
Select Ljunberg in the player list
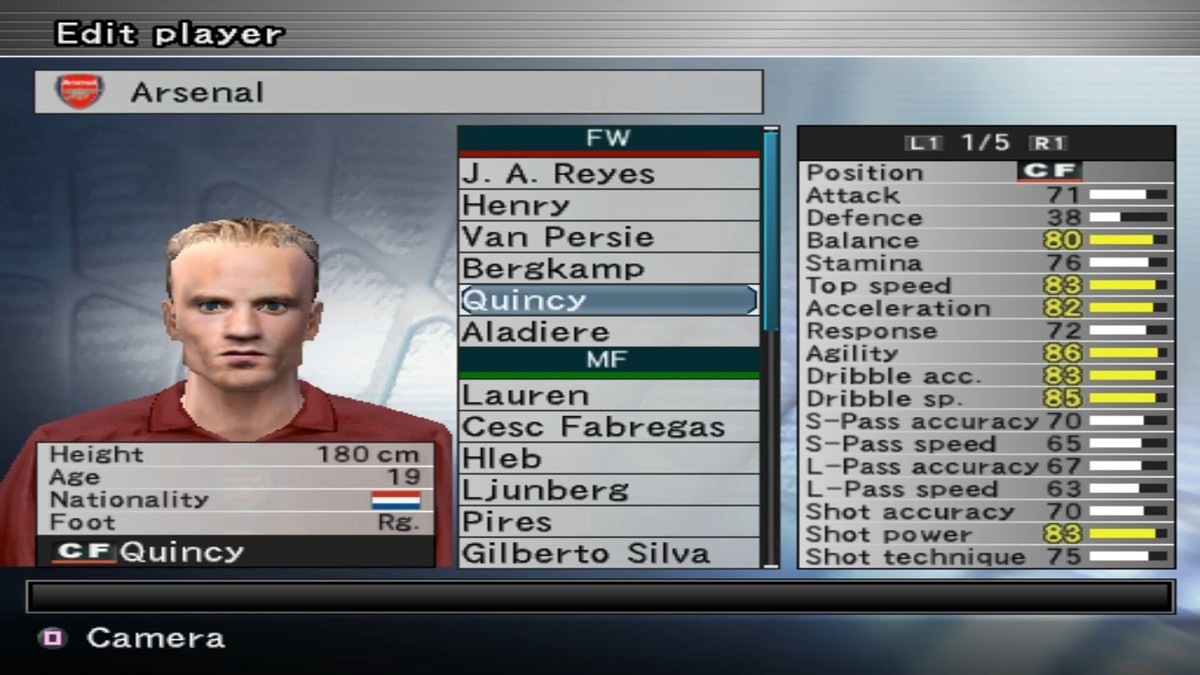coord(608,490)
